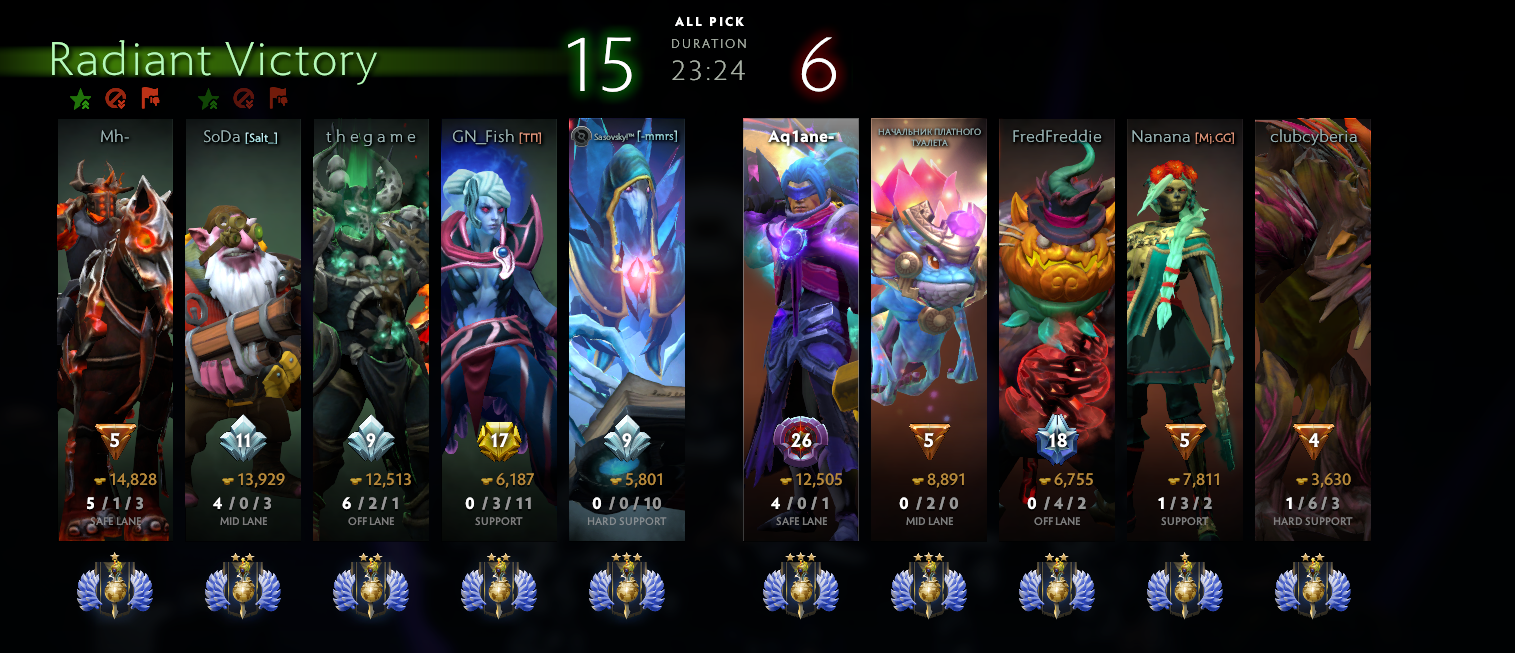This screenshot has height=653, width=1515.
Task: Click the level 18 badge on FredFreddie's card
Action: point(1057,439)
